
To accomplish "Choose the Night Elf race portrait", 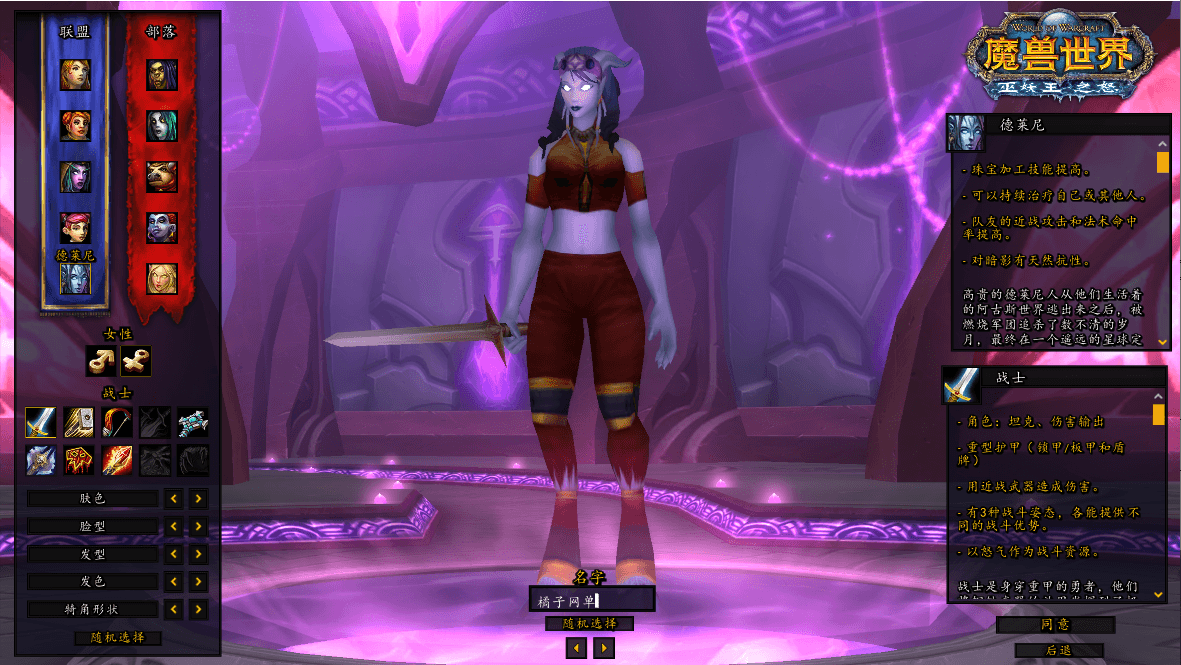I will pos(75,177).
